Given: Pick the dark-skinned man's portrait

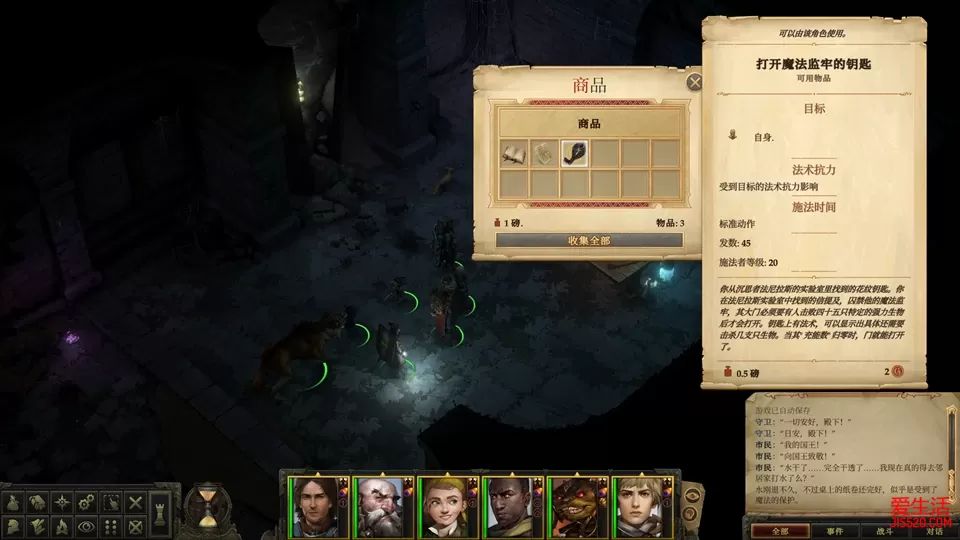Looking at the screenshot, I should 510,507.
